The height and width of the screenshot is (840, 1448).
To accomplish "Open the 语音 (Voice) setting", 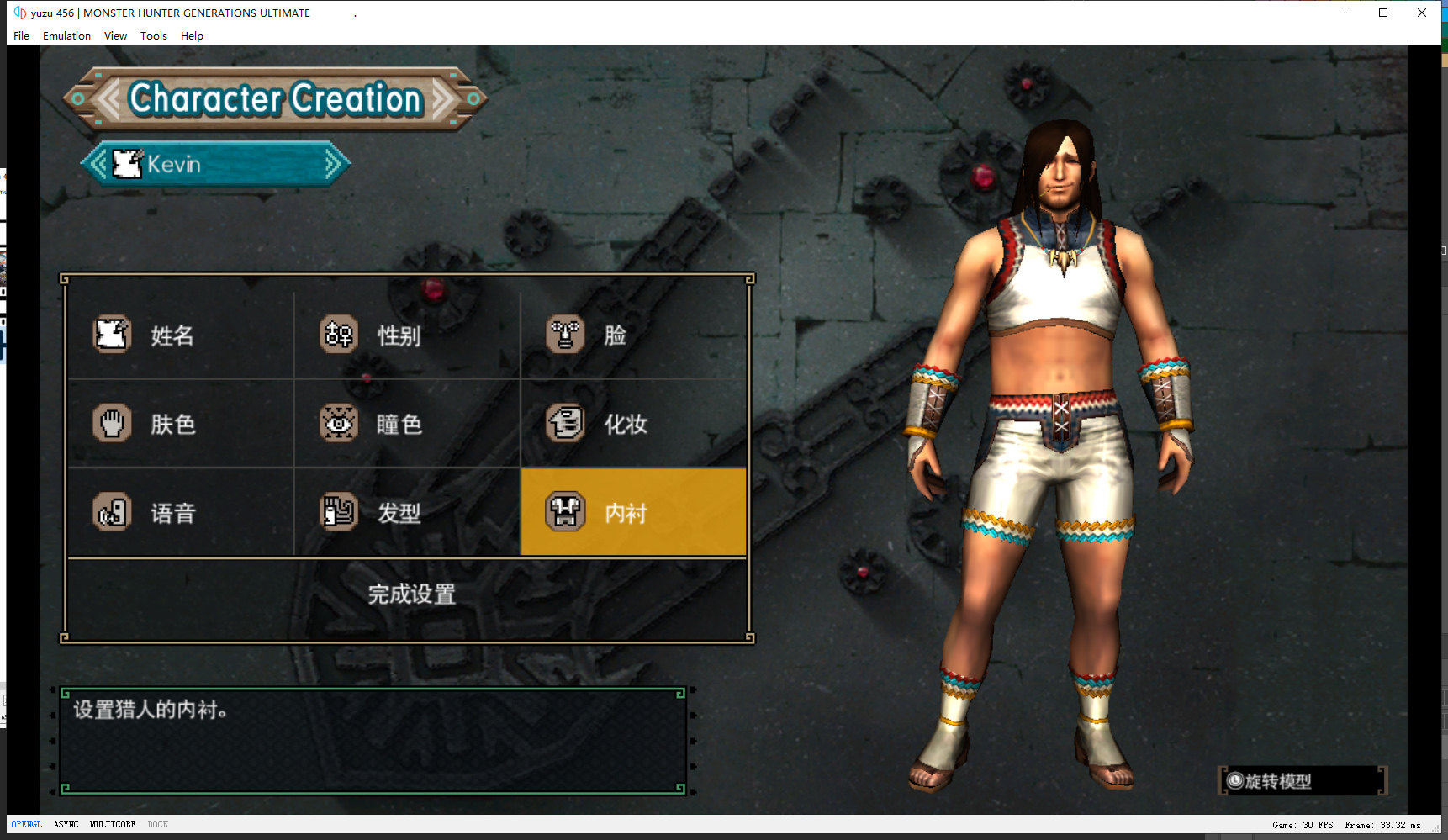I will tap(172, 513).
